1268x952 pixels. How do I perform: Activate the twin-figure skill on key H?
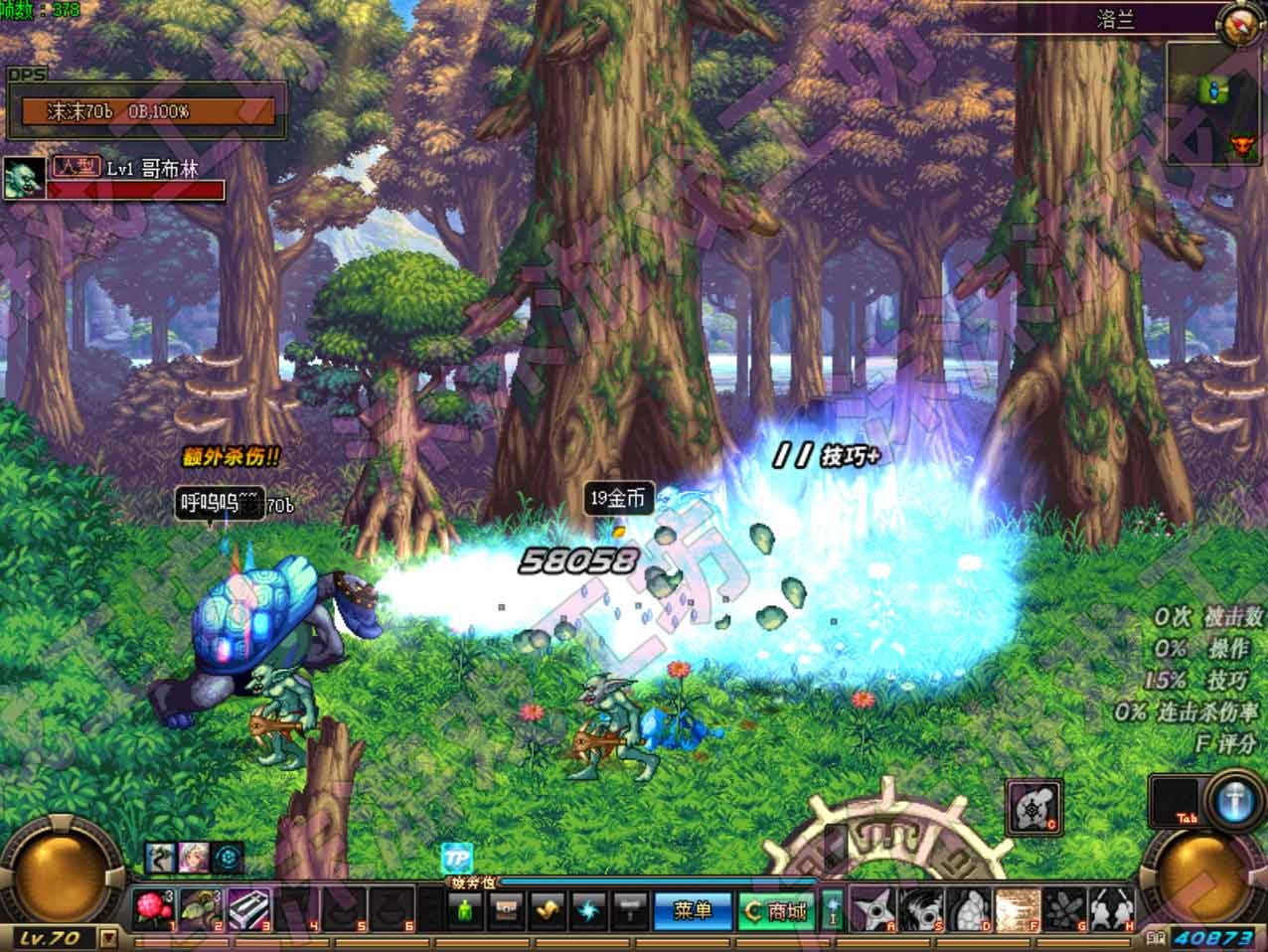tap(1112, 909)
